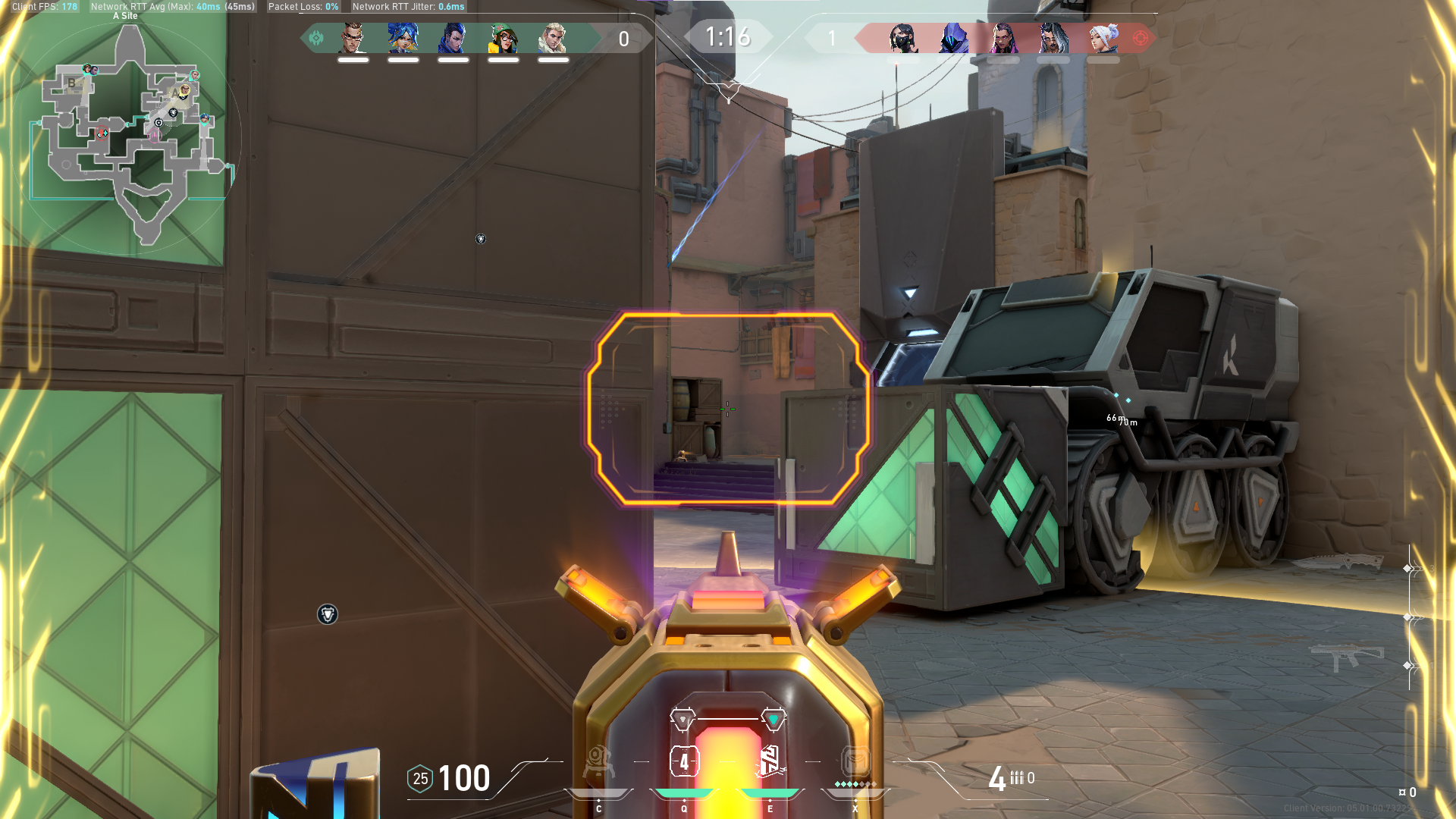Image resolution: width=1456 pixels, height=819 pixels.
Task: Activate the tilted box ability icon above E
Action: pyautogui.click(x=770, y=762)
